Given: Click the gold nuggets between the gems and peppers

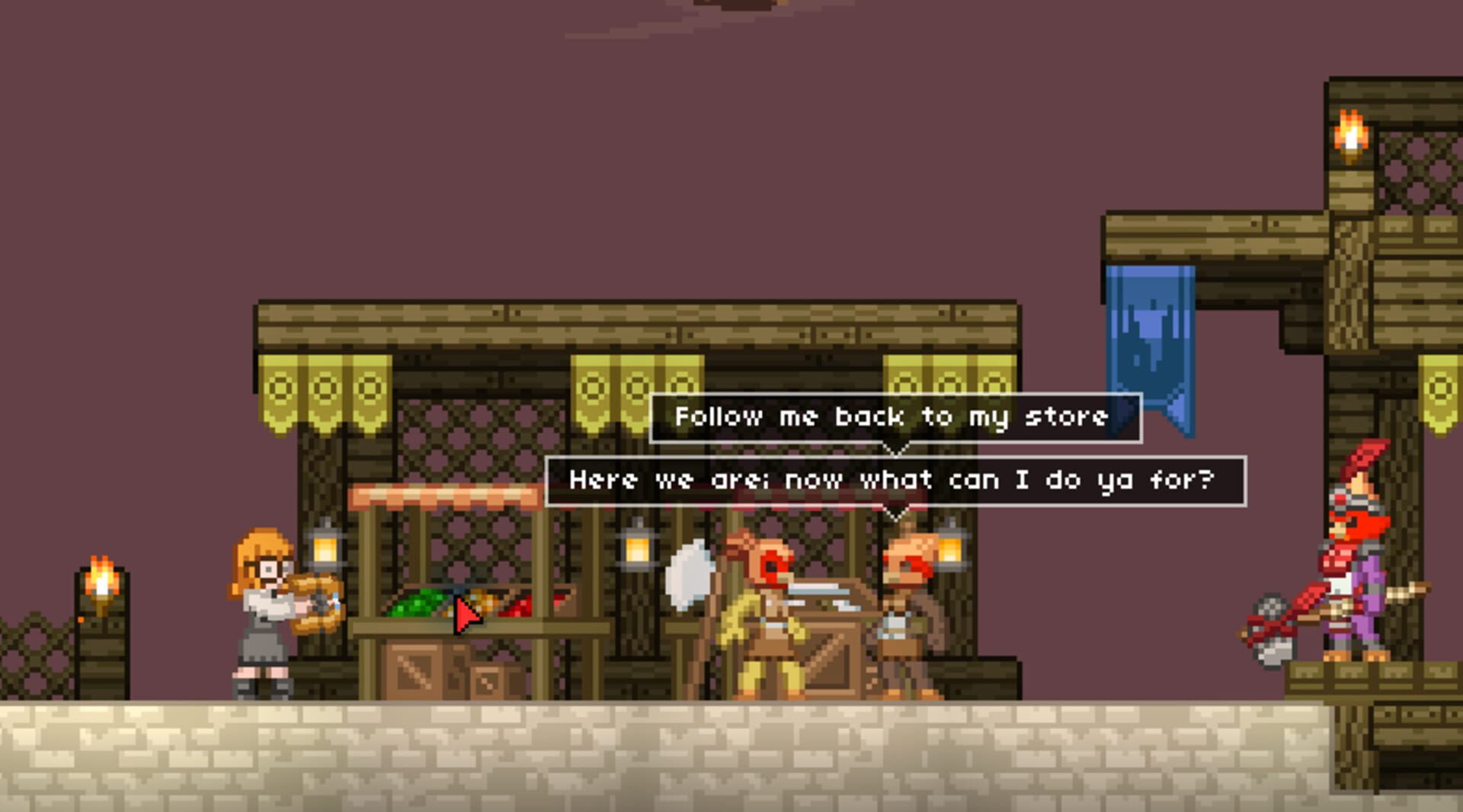Looking at the screenshot, I should coord(484,602).
